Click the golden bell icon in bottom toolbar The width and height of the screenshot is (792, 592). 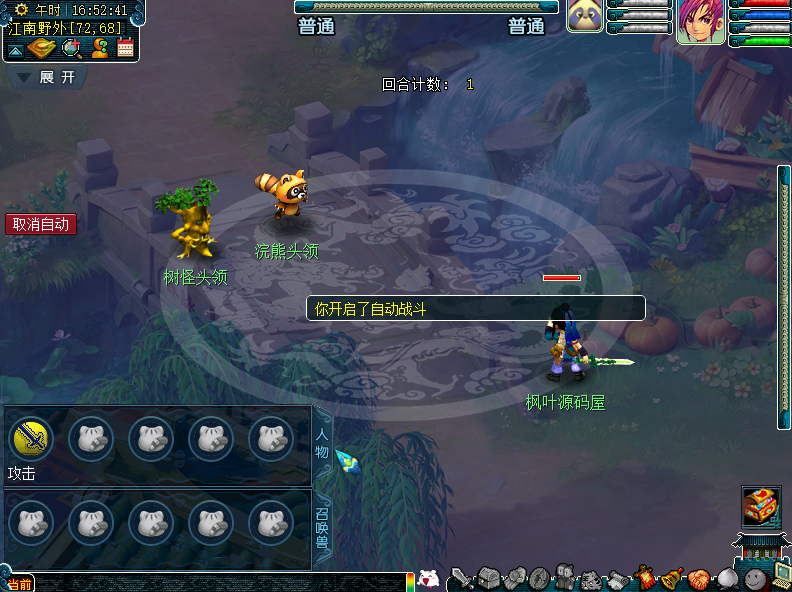(673, 578)
